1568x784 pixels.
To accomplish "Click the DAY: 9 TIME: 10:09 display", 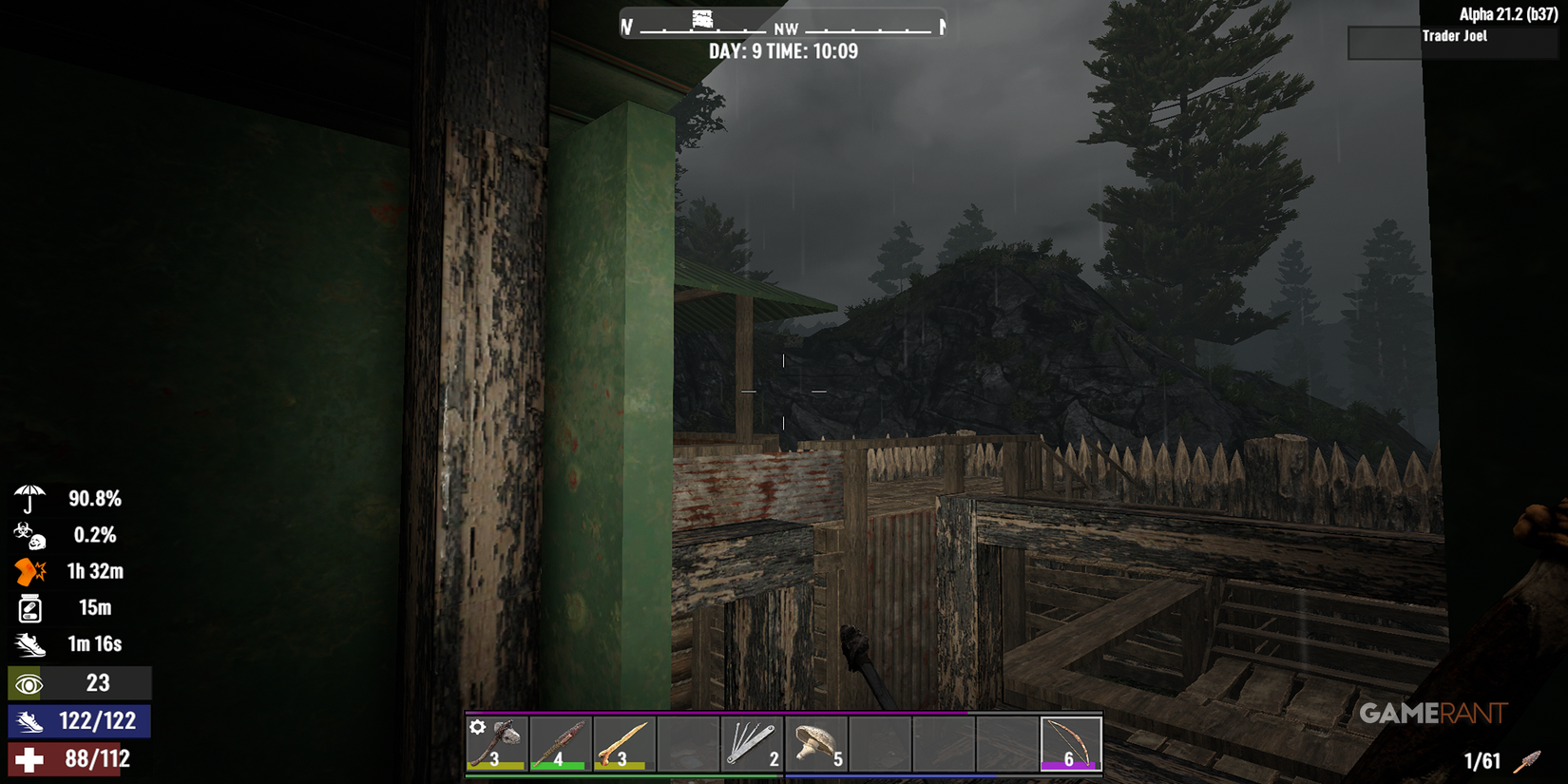I will point(783,51).
